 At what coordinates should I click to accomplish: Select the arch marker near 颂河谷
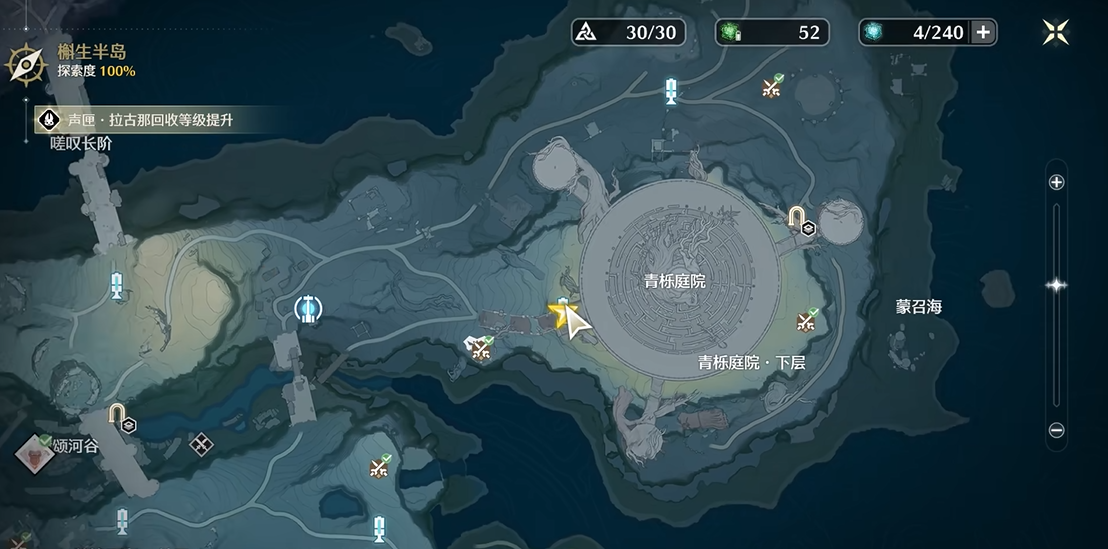click(118, 416)
